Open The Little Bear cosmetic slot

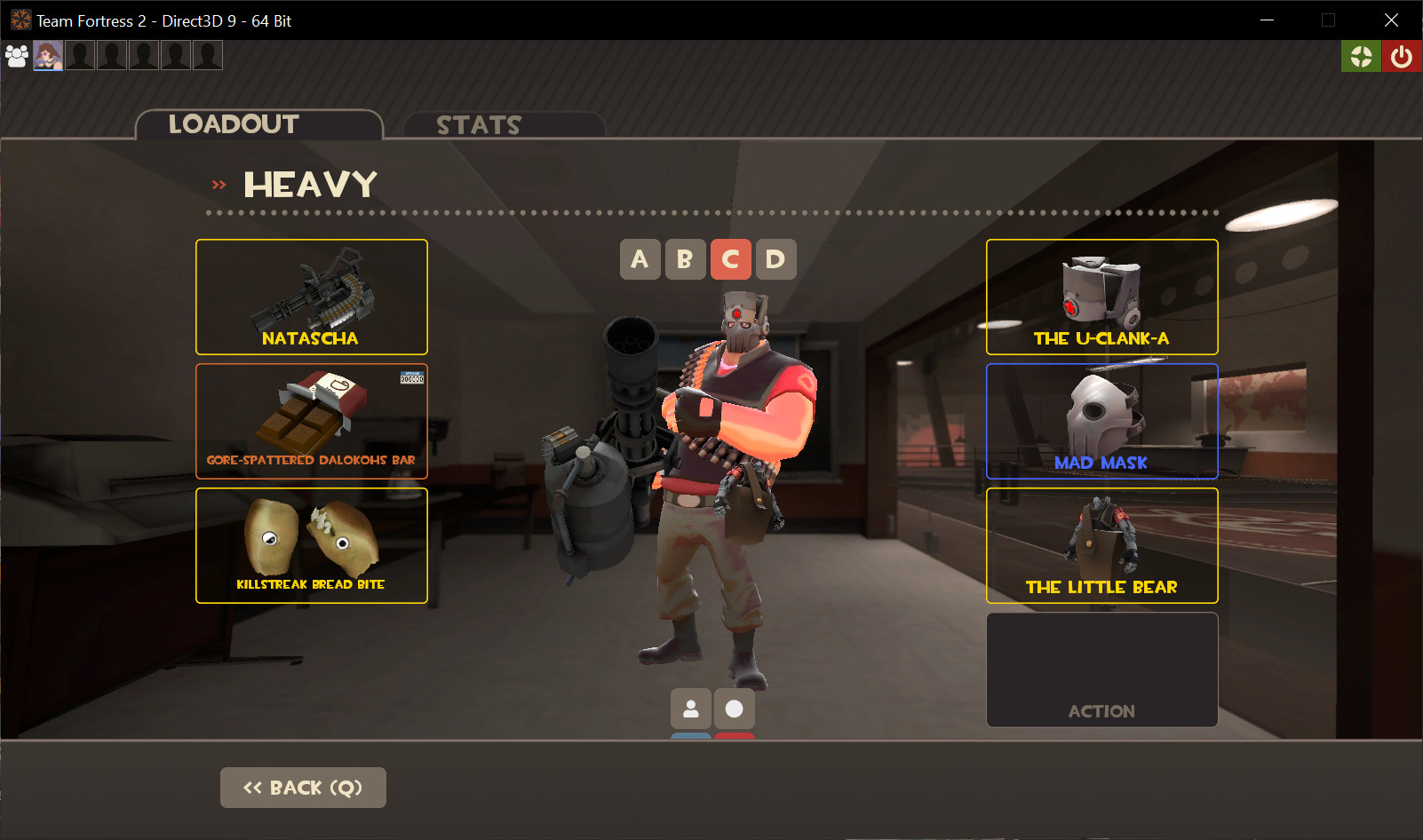[x=1101, y=545]
